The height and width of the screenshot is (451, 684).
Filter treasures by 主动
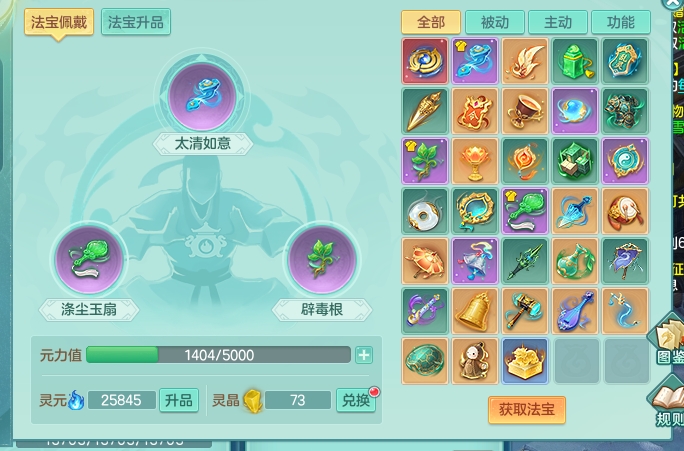pyautogui.click(x=558, y=22)
